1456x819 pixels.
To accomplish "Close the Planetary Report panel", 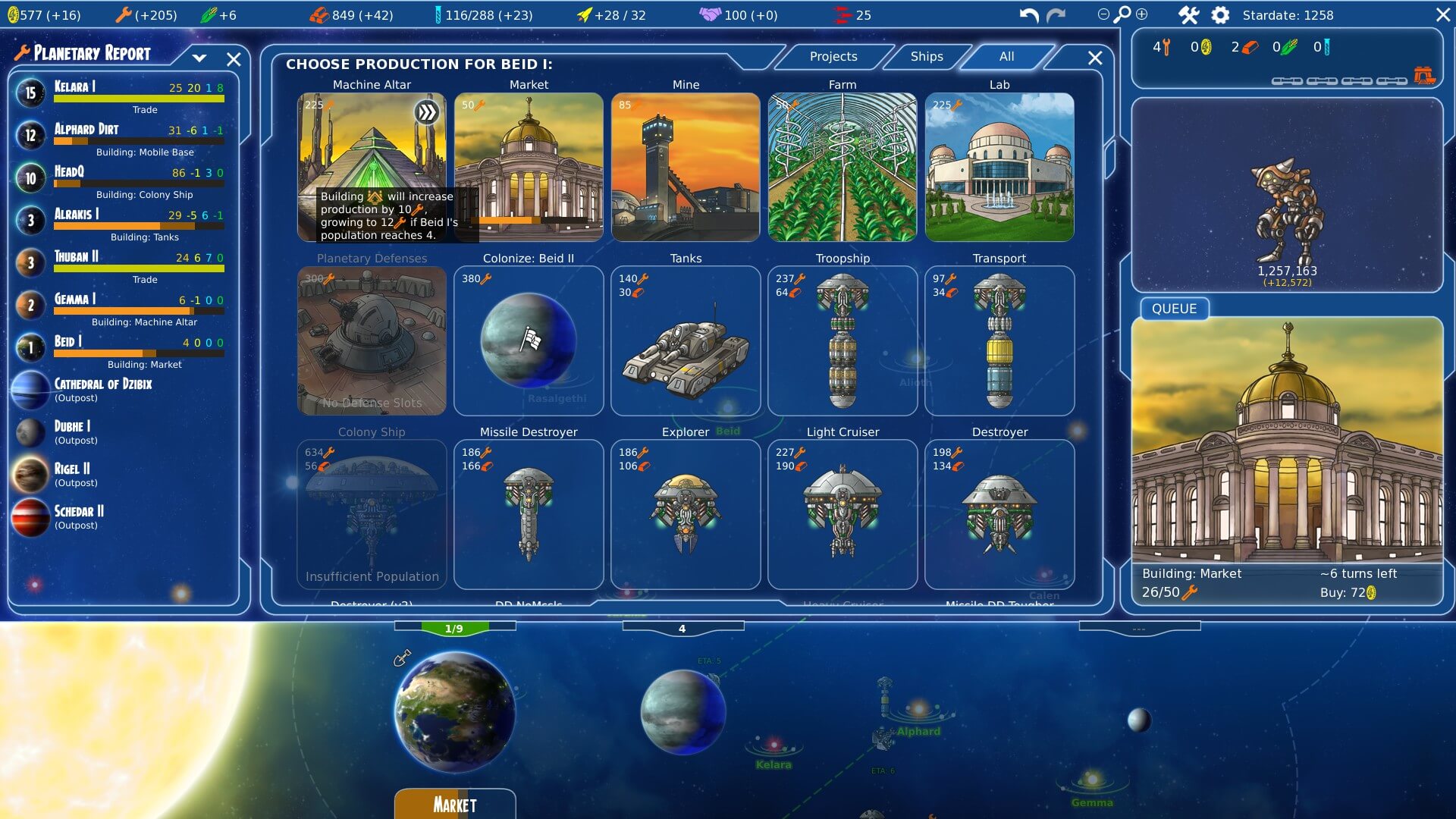I will [234, 59].
